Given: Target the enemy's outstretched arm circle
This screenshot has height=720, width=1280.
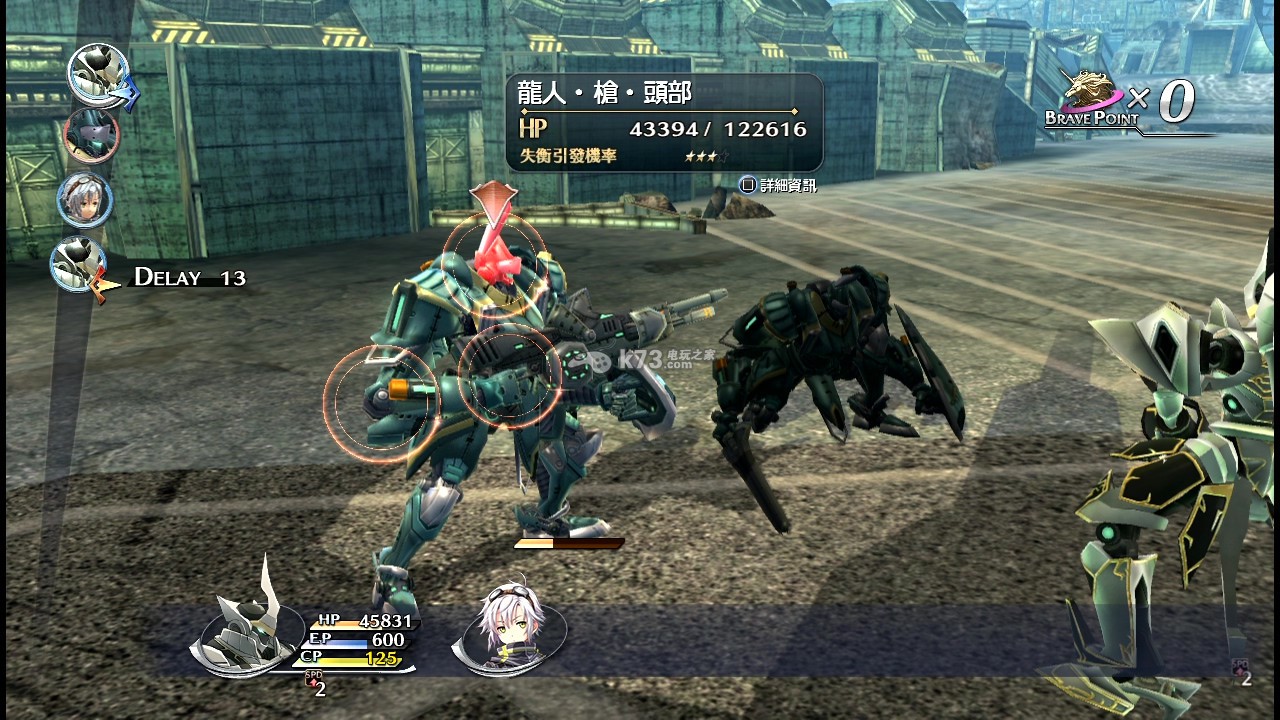Looking at the screenshot, I should 381,402.
